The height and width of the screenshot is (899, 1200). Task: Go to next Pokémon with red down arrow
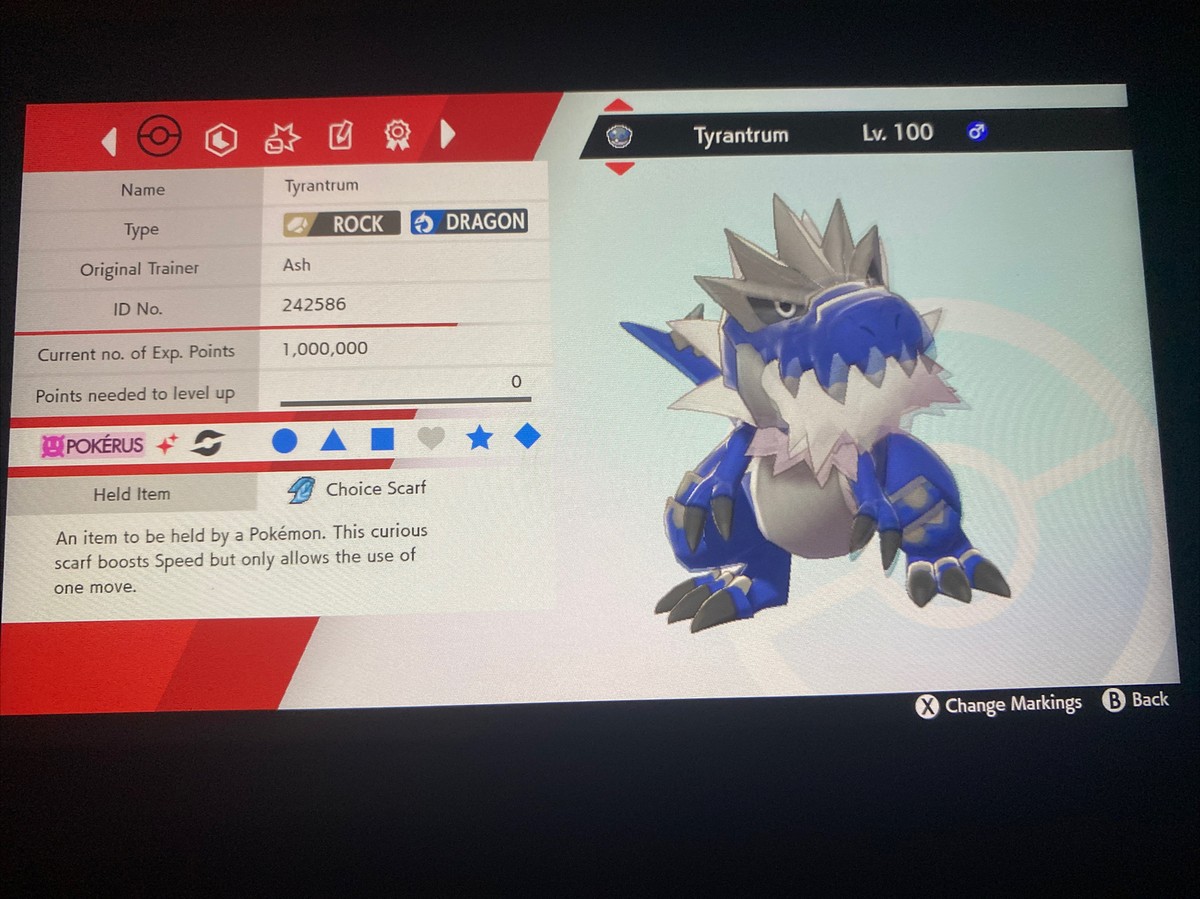point(620,168)
